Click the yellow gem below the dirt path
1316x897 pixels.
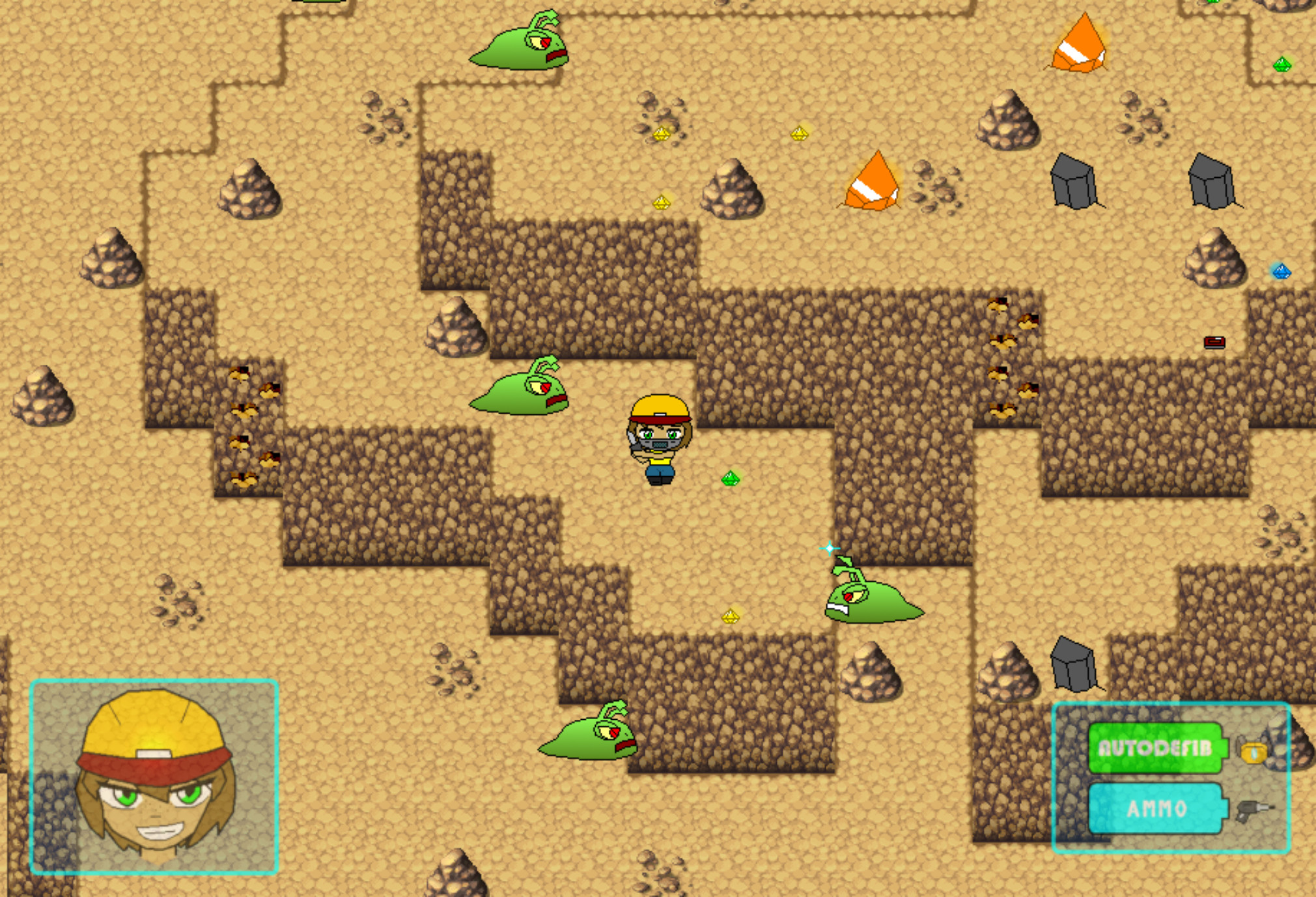pyautogui.click(x=732, y=616)
